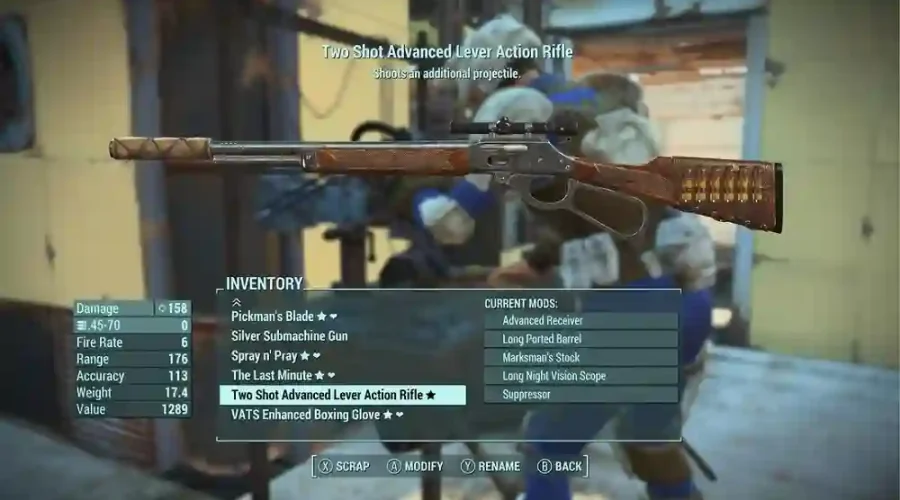Select Pickman's Blade in inventory
This screenshot has height=500, width=900.
(x=273, y=317)
